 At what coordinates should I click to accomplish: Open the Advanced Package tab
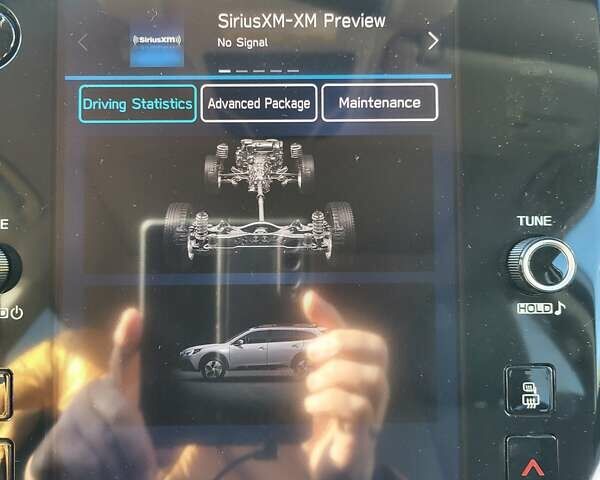pyautogui.click(x=259, y=103)
